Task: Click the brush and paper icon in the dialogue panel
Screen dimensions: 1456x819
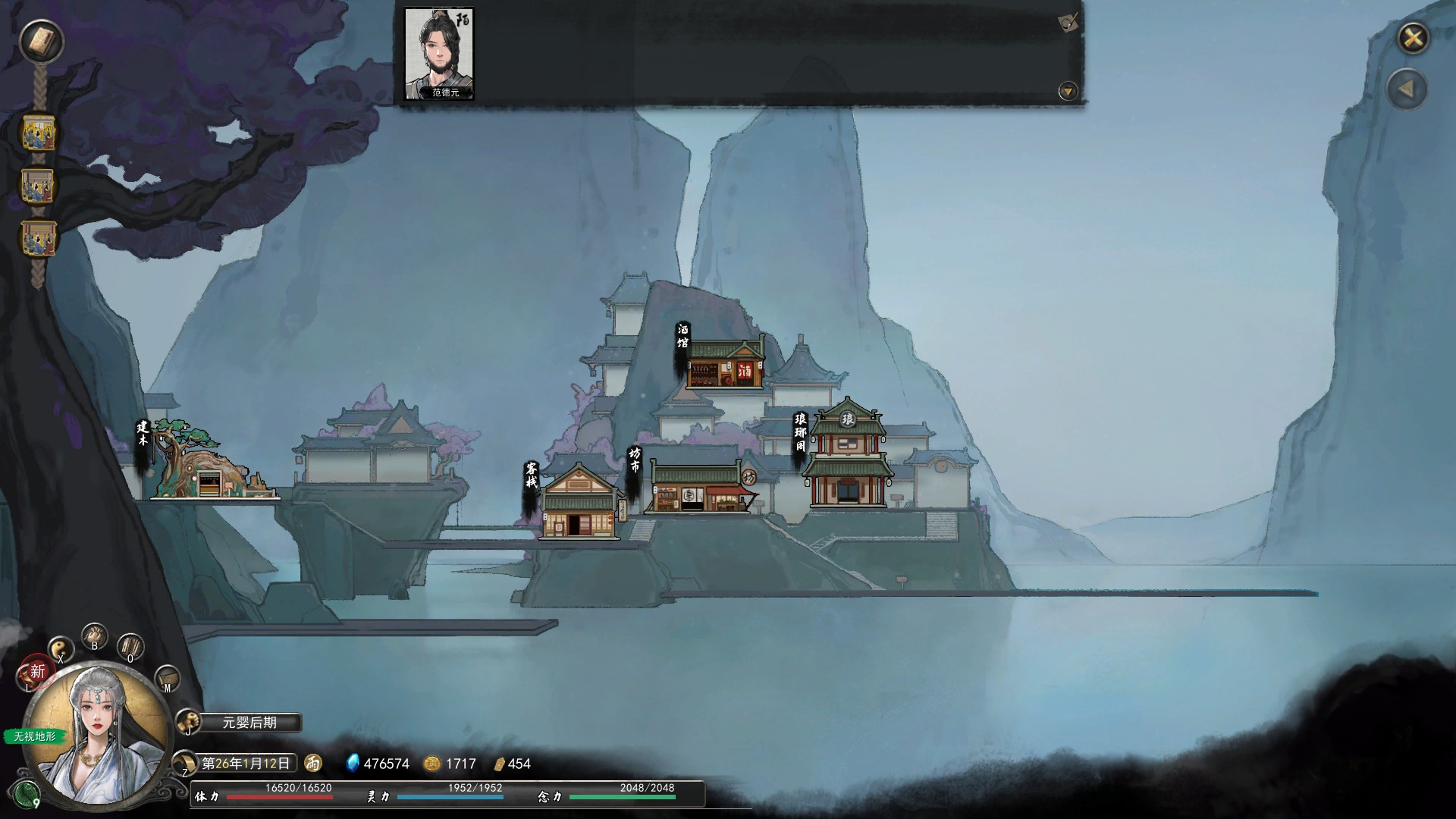Action: pyautogui.click(x=1068, y=23)
